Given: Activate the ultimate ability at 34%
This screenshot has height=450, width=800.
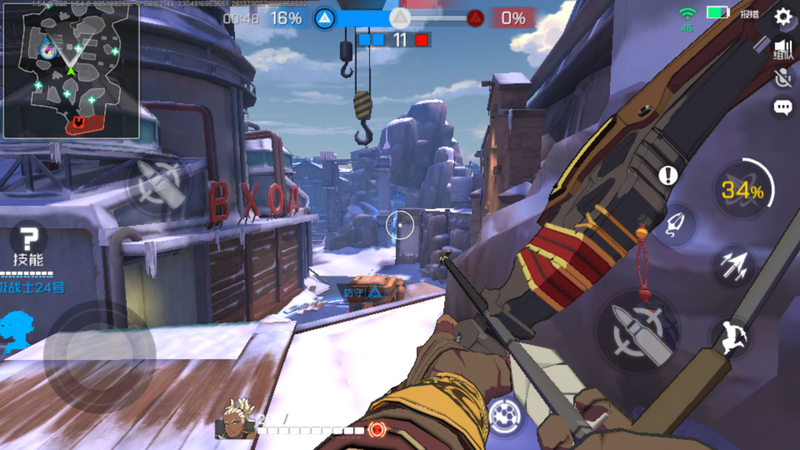Looking at the screenshot, I should coord(742,190).
